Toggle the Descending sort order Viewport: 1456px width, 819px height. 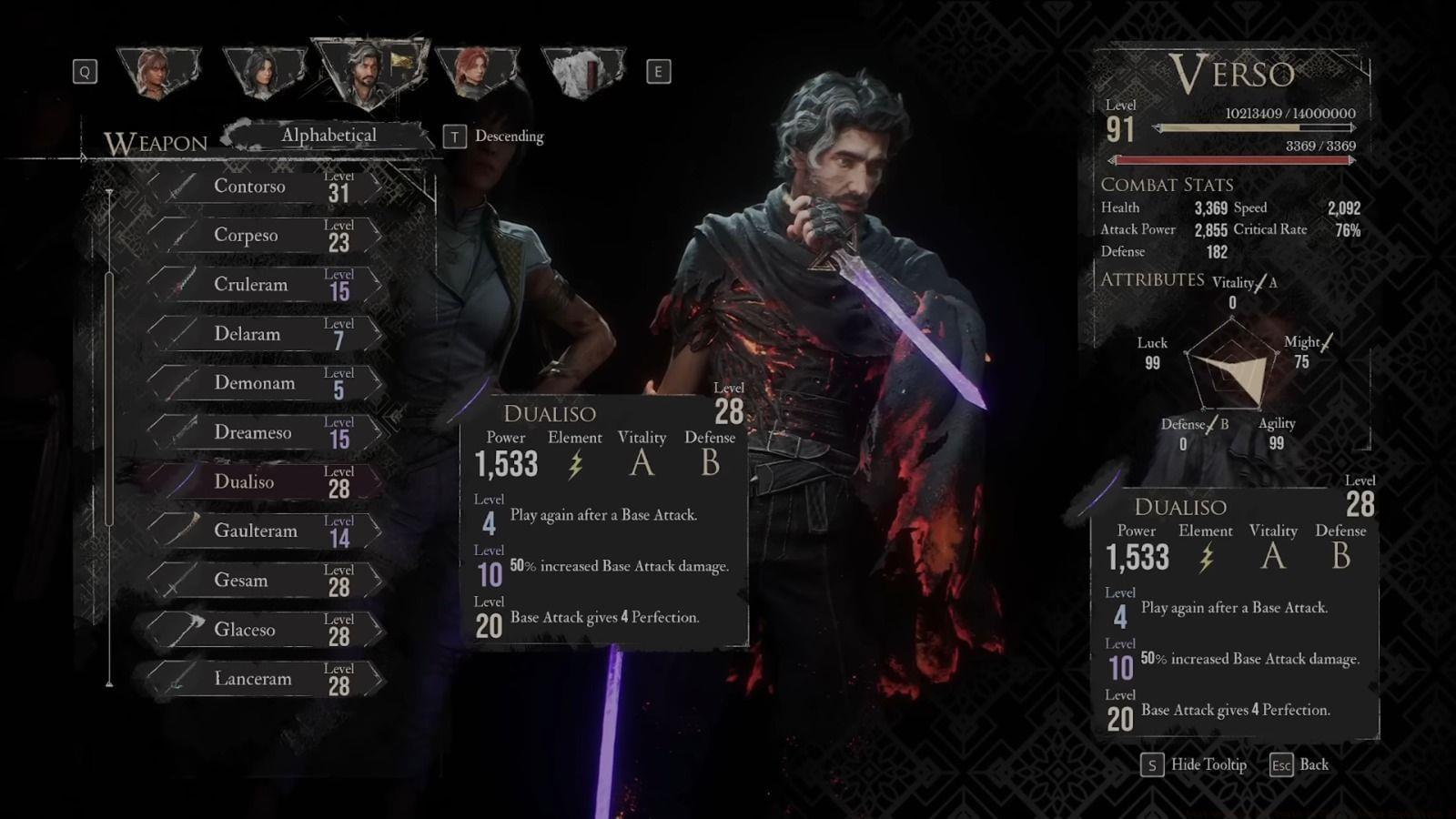click(x=498, y=136)
